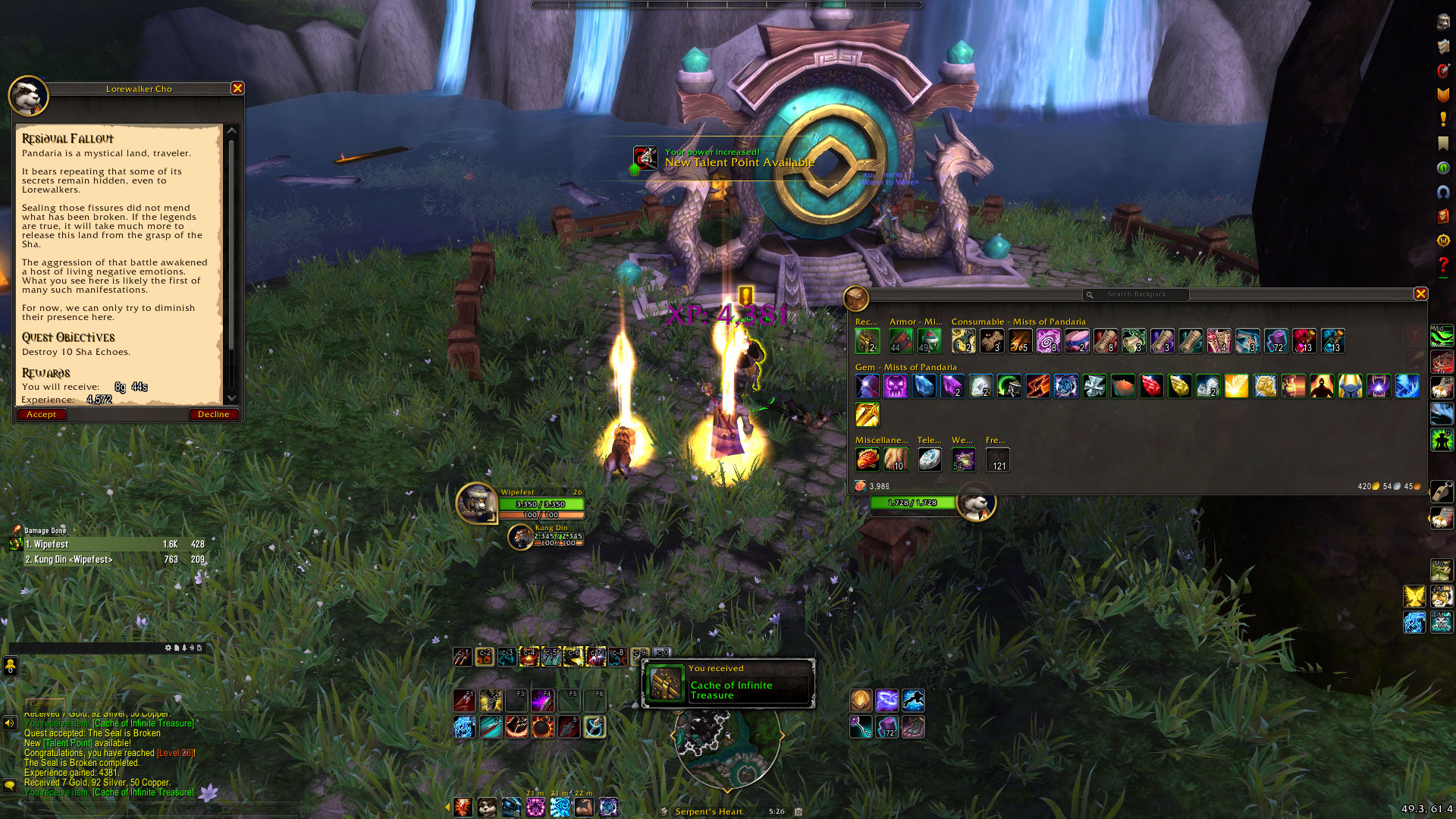Select the purple skull gem in backpack
The image size is (1456, 819).
[896, 386]
